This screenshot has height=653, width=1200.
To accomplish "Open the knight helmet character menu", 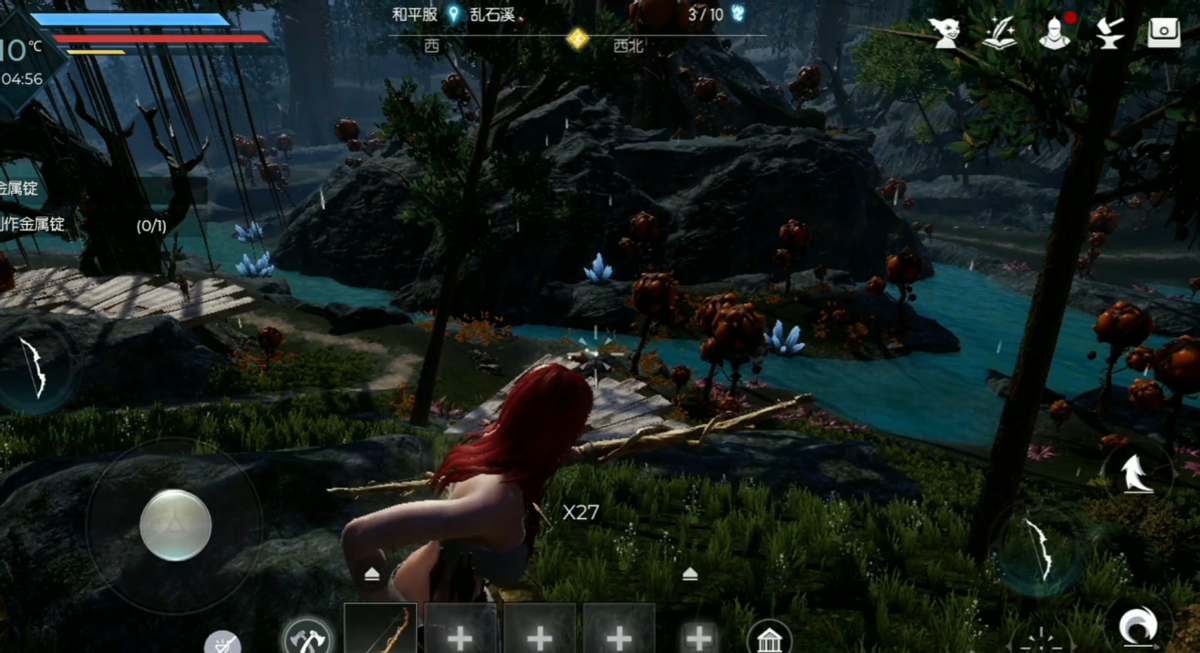I will [1053, 33].
